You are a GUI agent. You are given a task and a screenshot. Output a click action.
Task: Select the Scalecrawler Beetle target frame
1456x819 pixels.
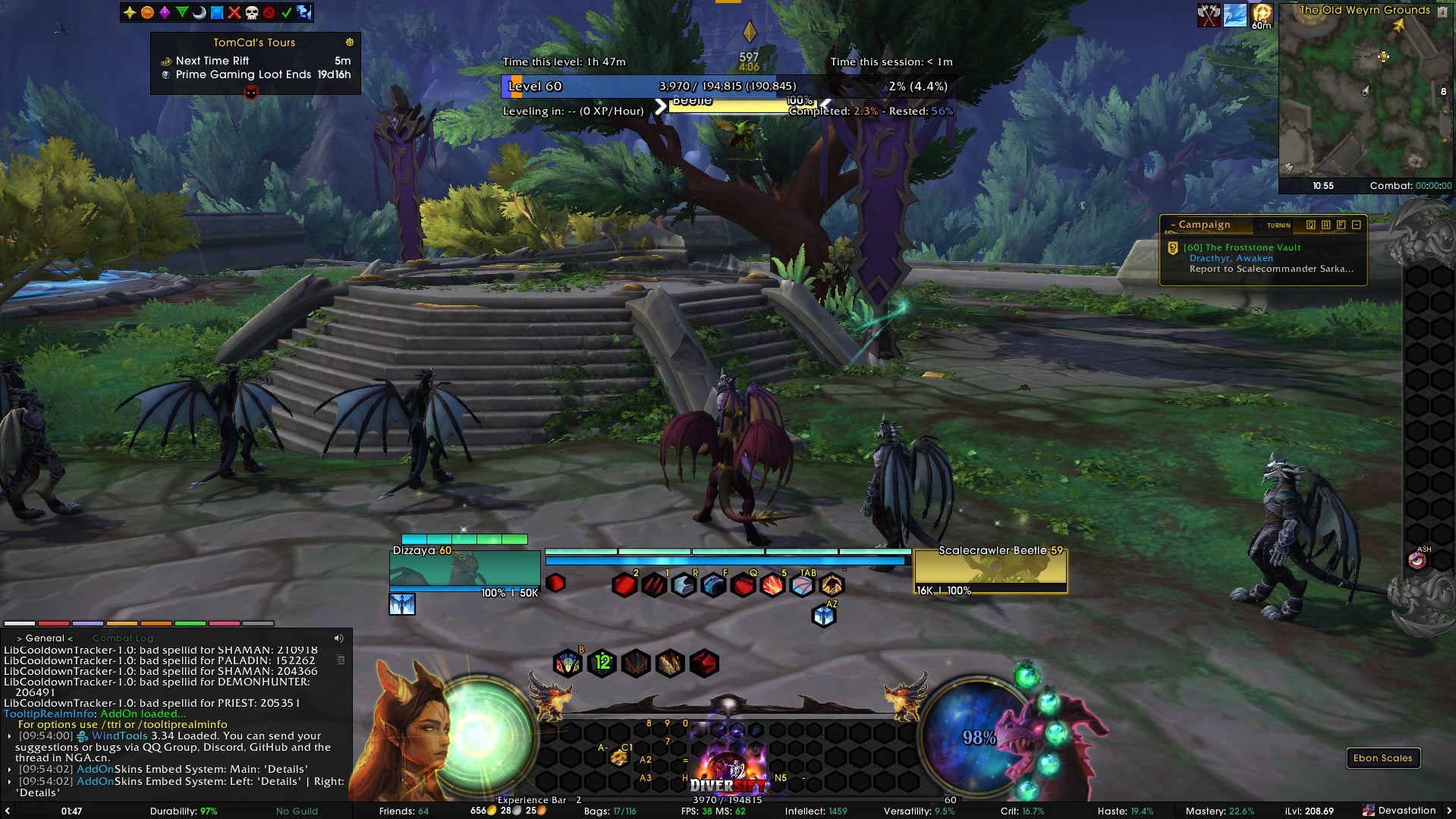[x=990, y=571]
